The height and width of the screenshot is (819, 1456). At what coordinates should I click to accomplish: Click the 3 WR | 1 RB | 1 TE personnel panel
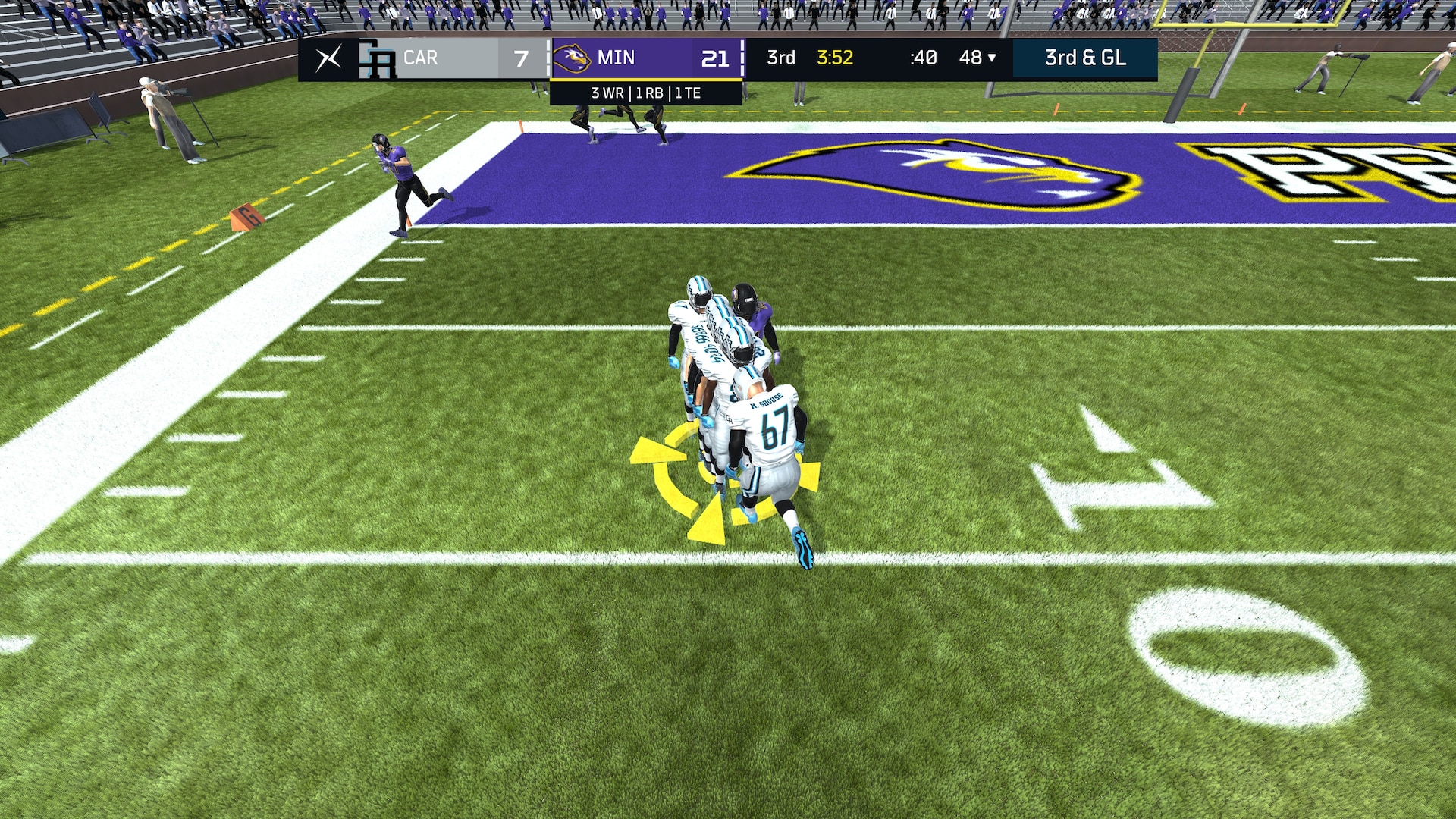[645, 93]
